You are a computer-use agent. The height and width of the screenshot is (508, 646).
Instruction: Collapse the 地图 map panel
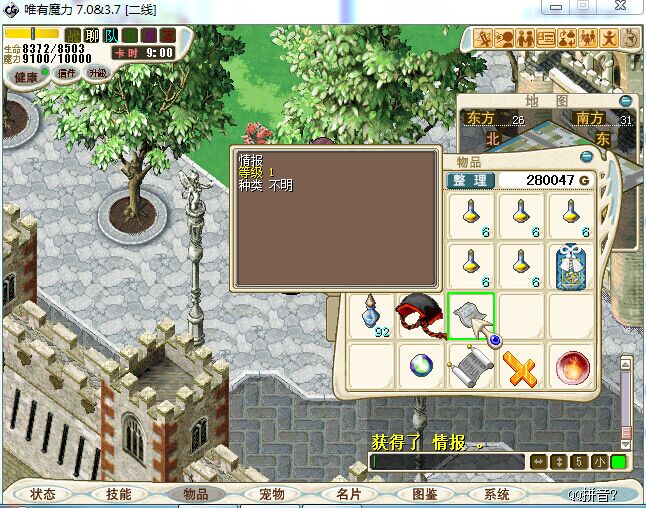626,101
